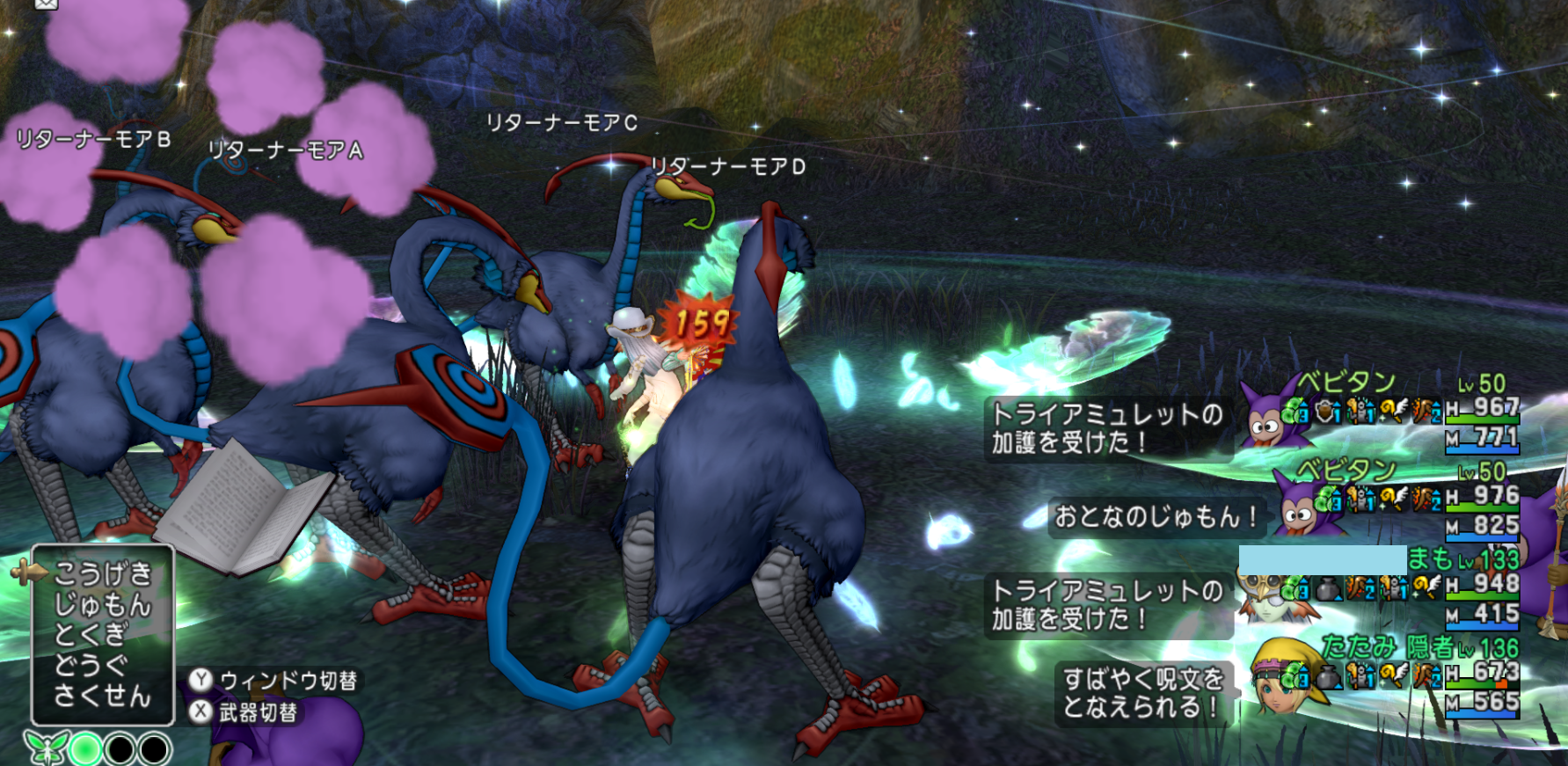1568x766 pixels.
Task: Open the mail envelope icon
Action: (x=46, y=4)
